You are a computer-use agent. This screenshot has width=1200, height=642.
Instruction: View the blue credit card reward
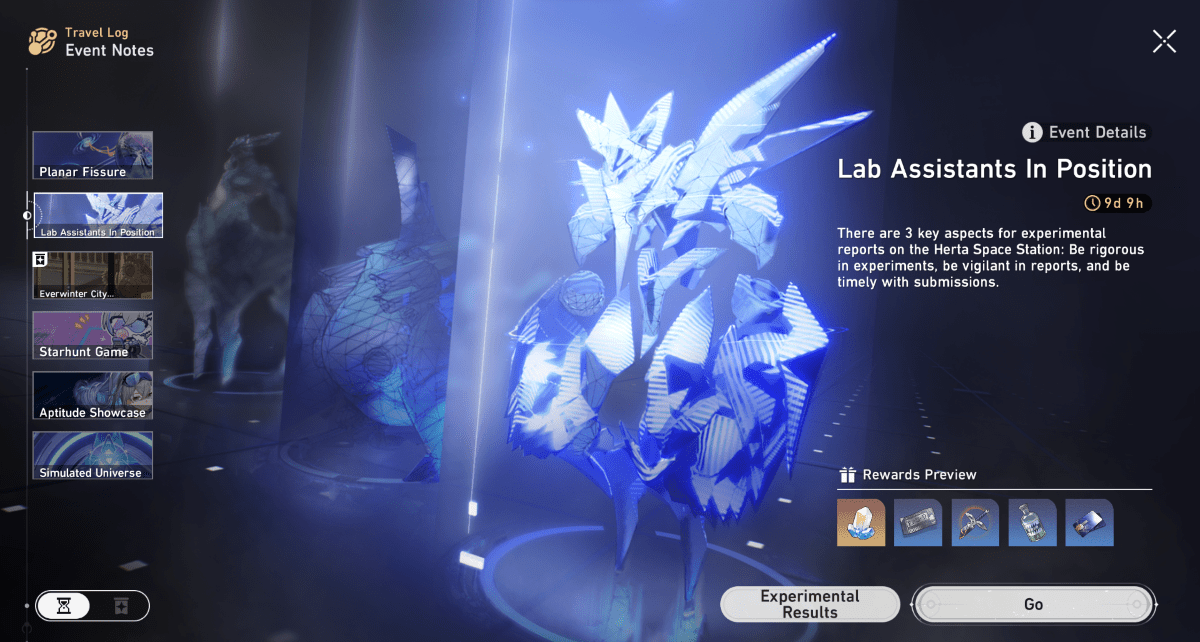pyautogui.click(x=1089, y=522)
